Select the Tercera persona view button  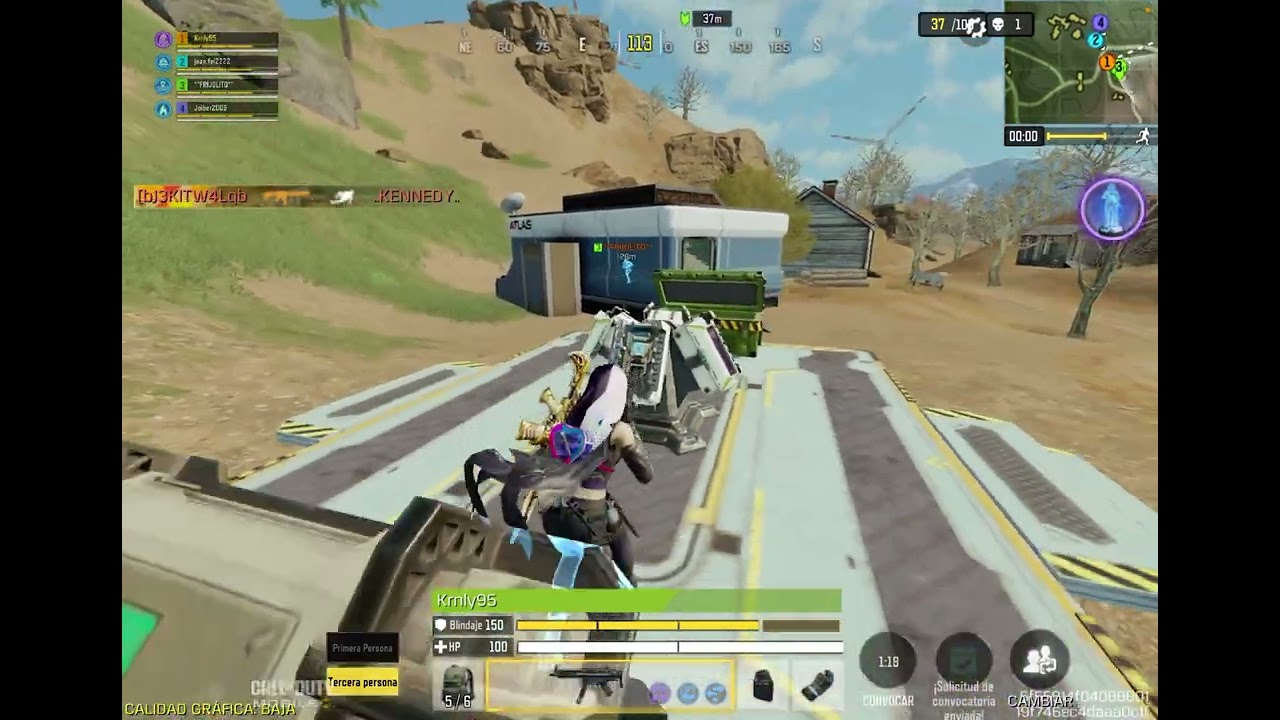[x=363, y=682]
